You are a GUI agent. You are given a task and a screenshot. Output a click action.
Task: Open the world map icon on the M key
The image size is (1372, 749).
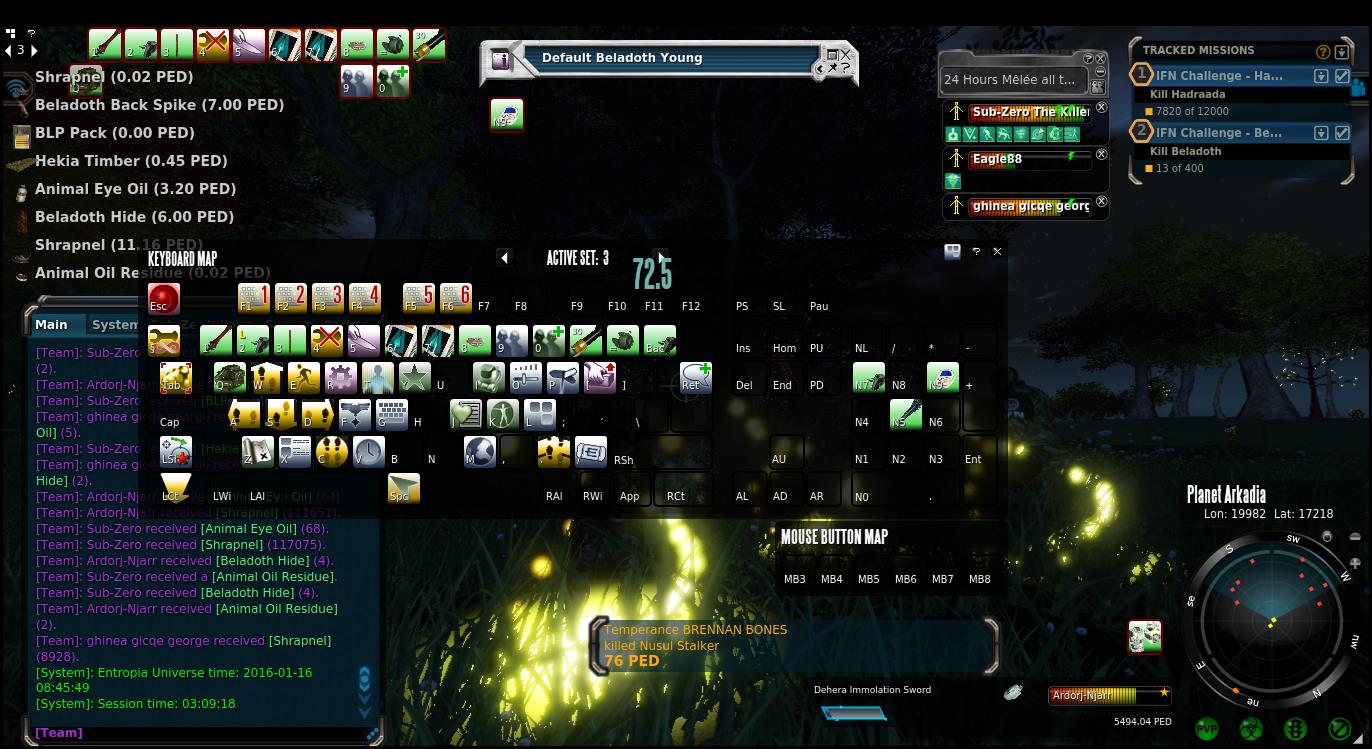point(479,452)
